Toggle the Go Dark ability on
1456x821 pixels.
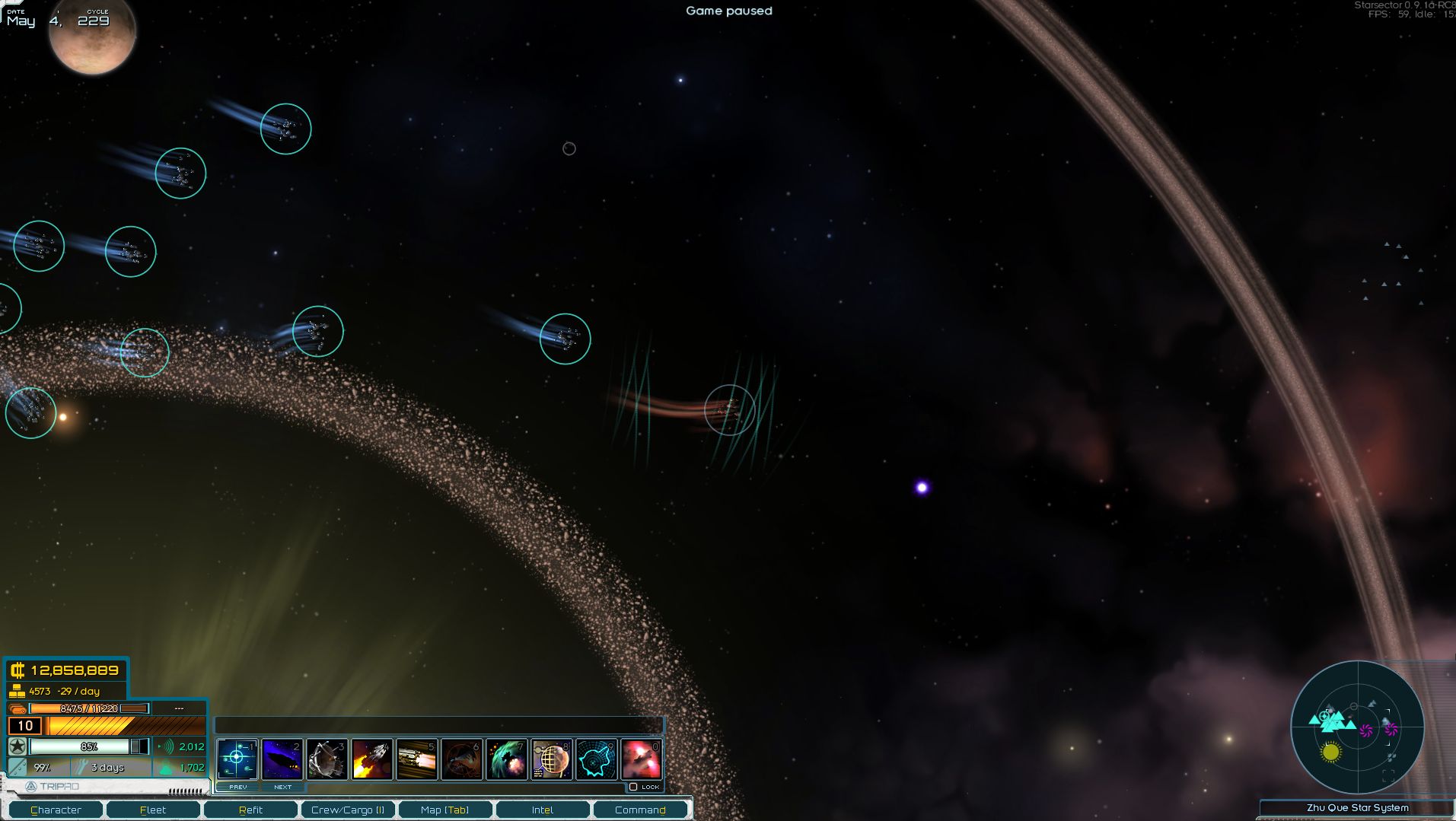282,758
